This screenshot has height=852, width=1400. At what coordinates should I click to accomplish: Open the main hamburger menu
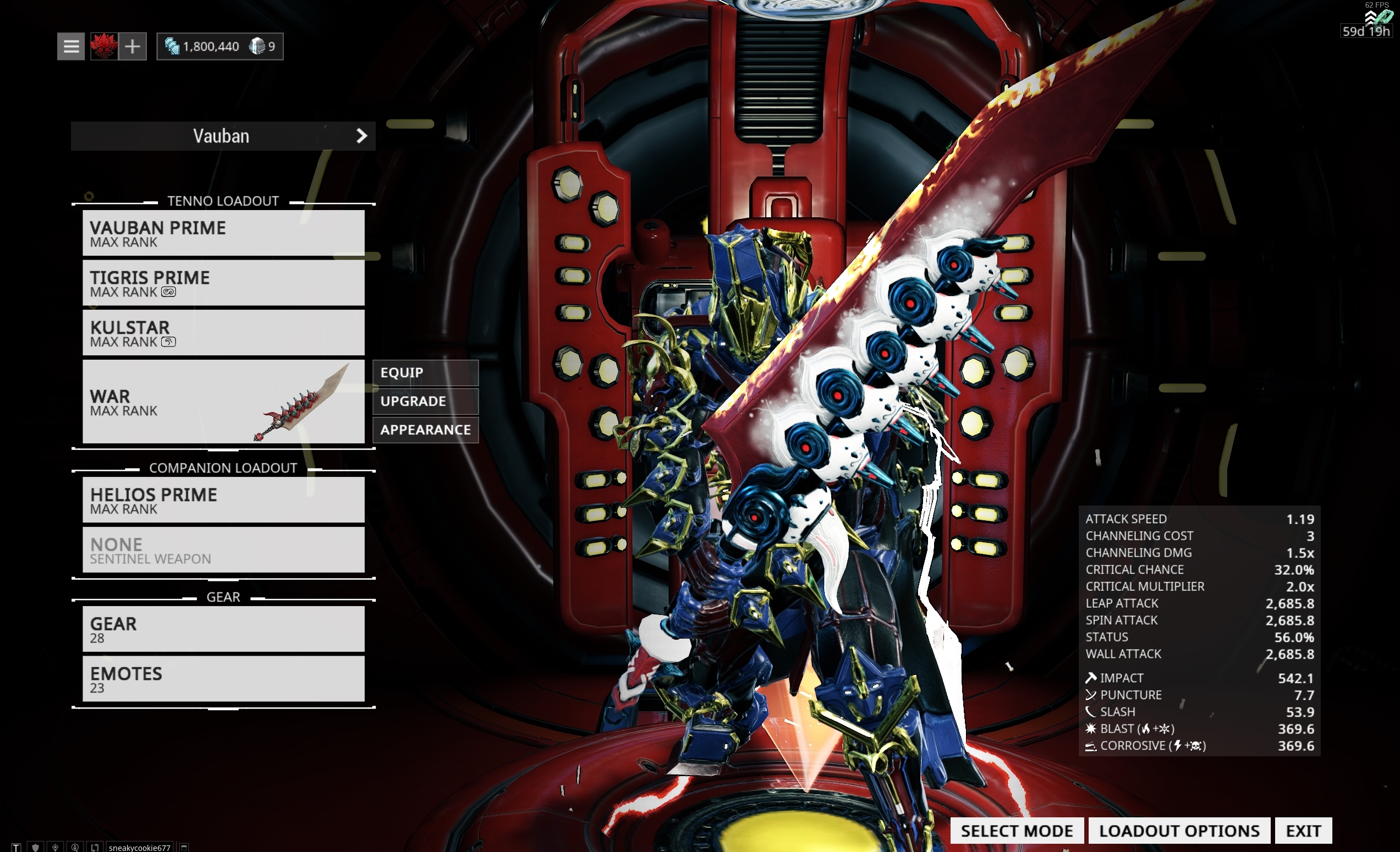70,46
